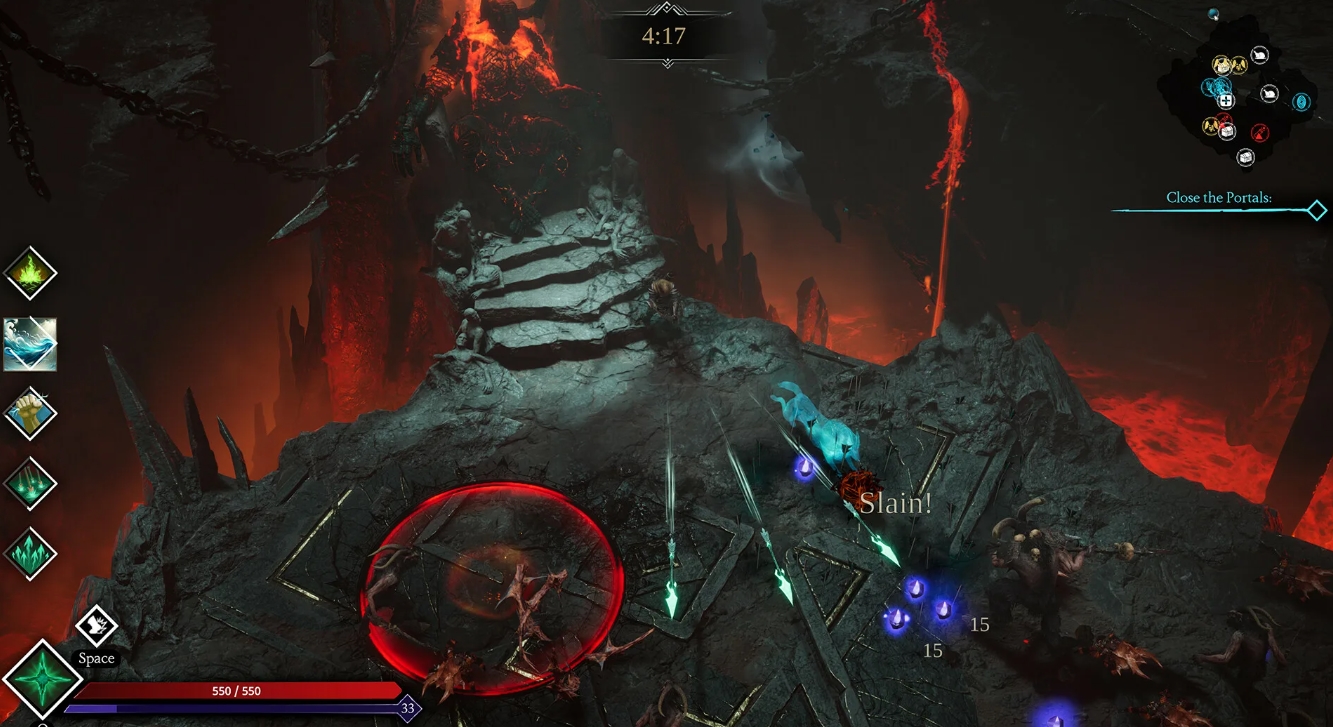Expand the Close the Portals objective diamond
The height and width of the screenshot is (727, 1333).
click(x=1316, y=210)
